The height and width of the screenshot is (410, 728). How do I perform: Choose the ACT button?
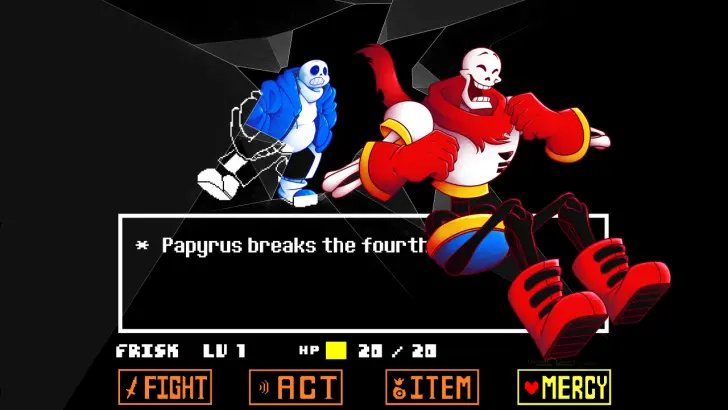tap(296, 387)
